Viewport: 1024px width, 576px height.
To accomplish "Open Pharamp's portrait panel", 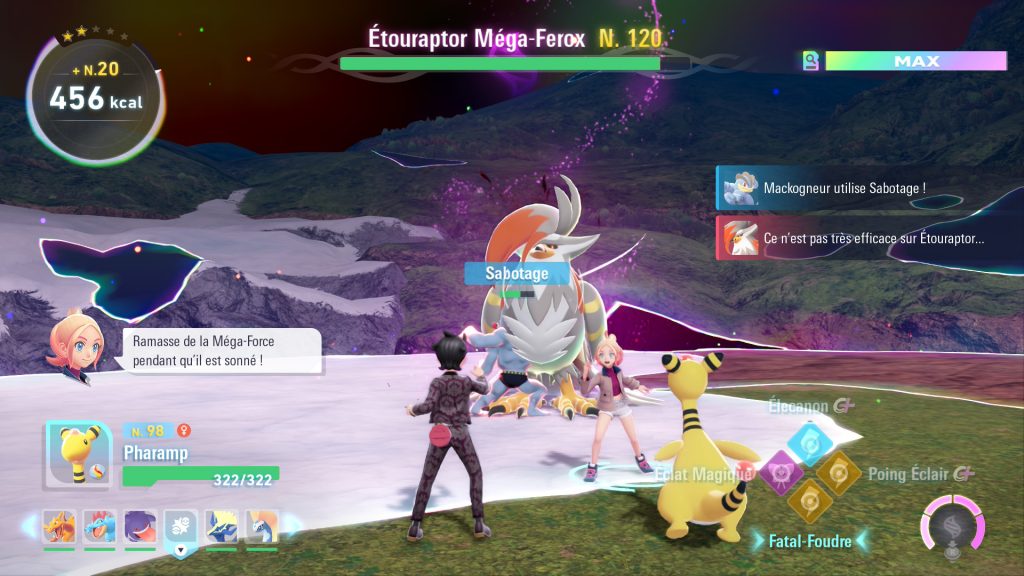I will [x=78, y=456].
